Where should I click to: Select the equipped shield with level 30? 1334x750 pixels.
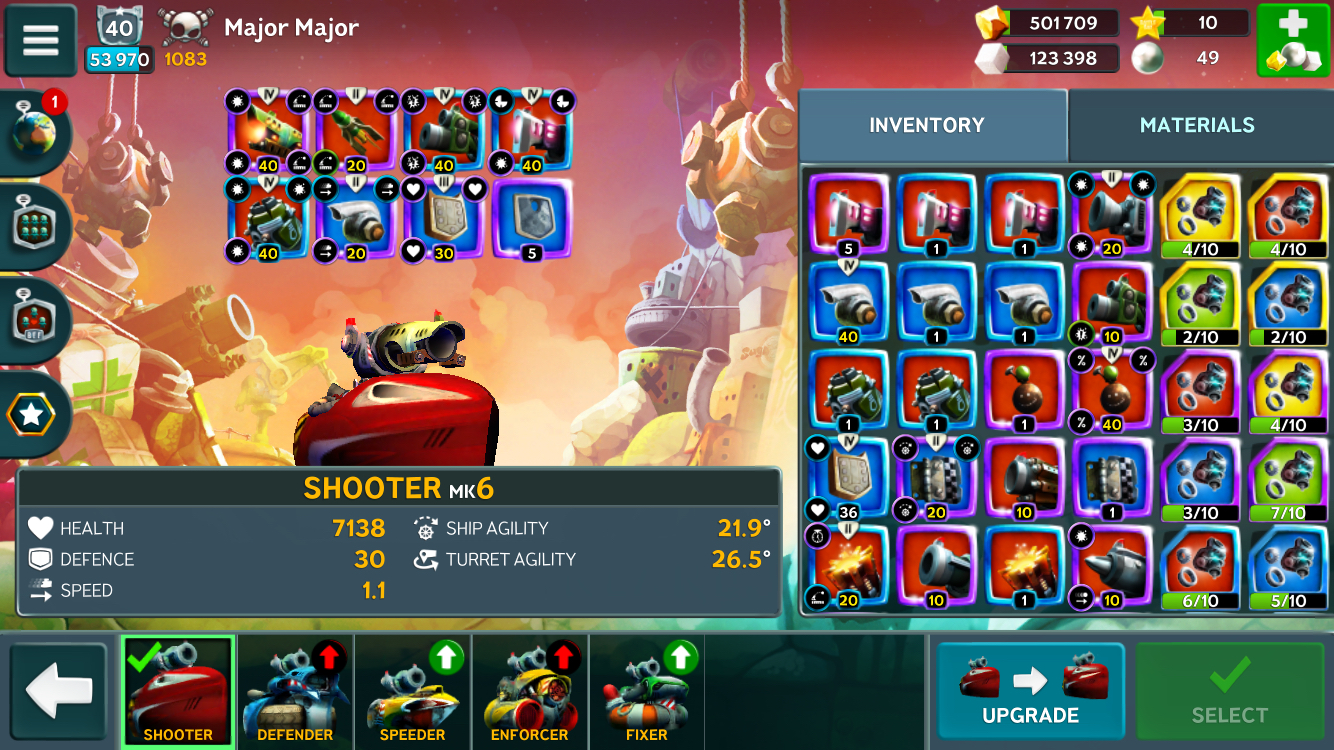pos(443,220)
